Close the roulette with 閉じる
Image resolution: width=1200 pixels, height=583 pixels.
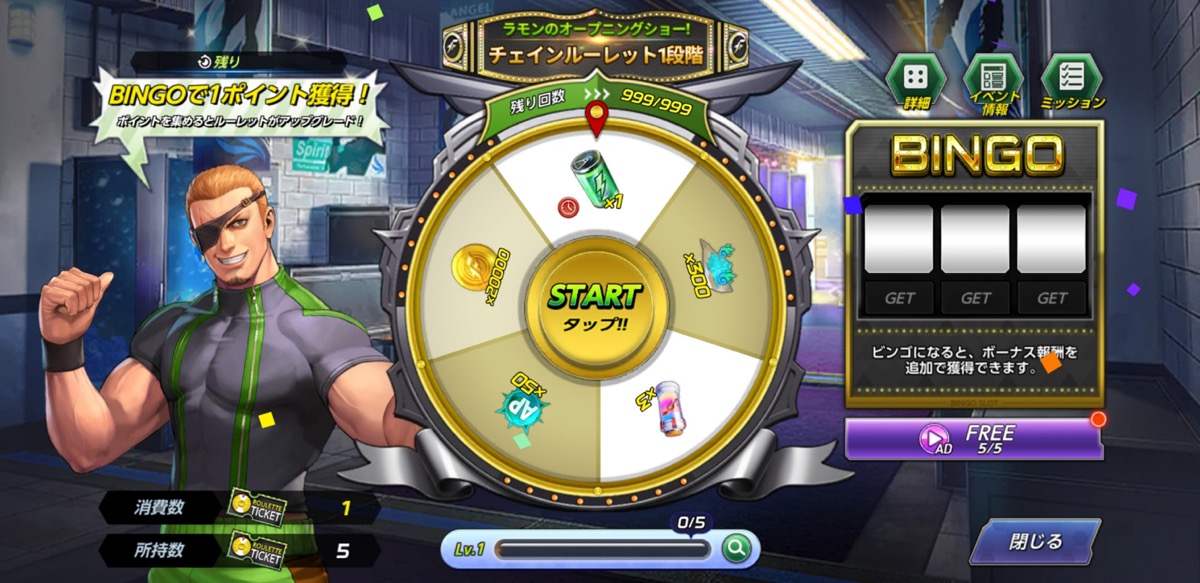(x=1034, y=543)
